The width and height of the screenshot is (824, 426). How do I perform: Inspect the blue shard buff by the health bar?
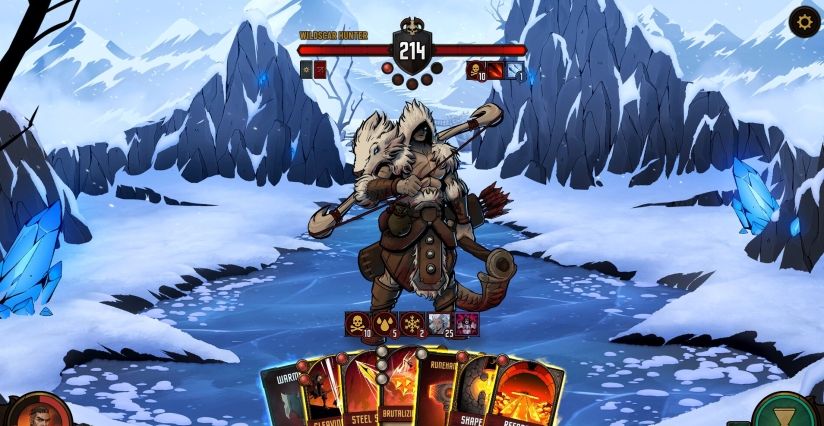click(x=514, y=71)
